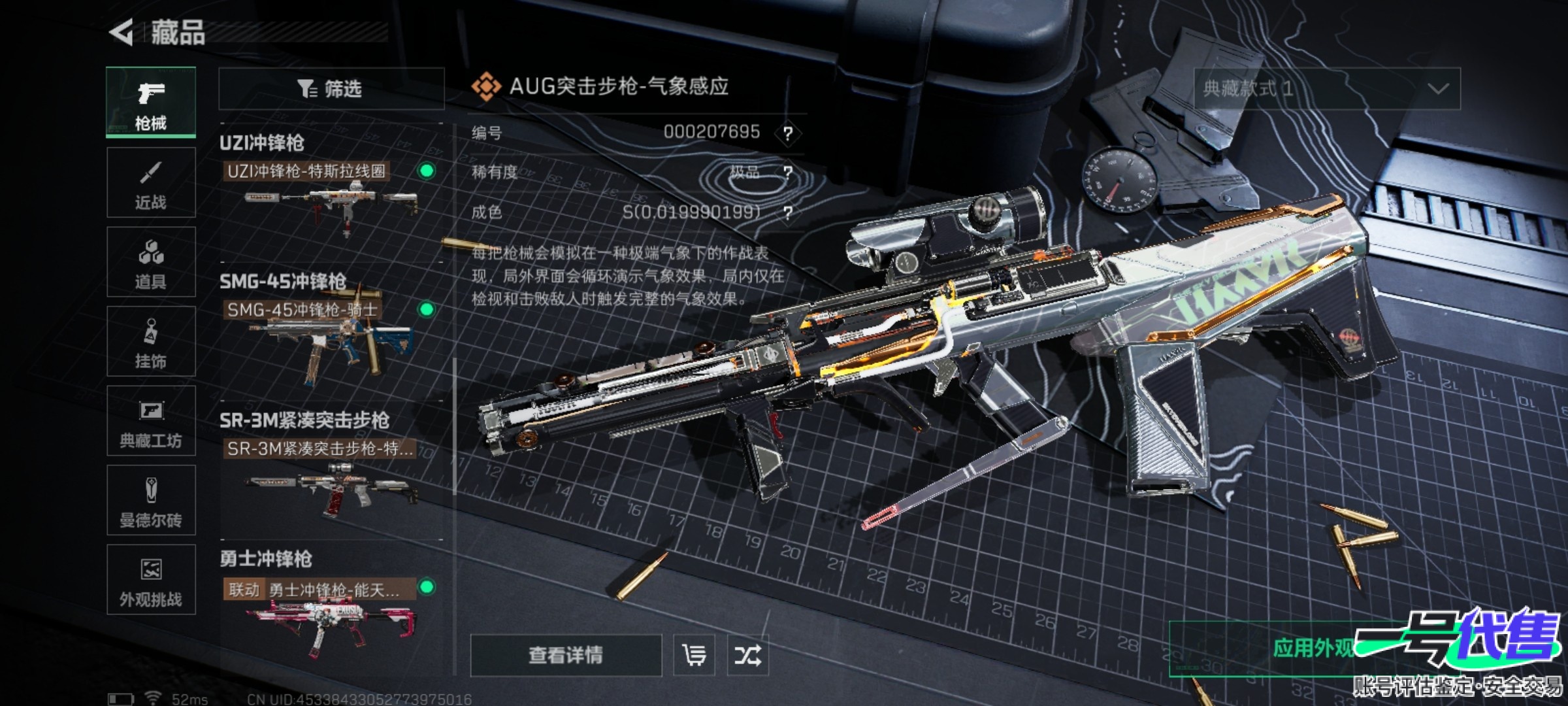This screenshot has width=1568, height=706.
Task: Open the 近战 melee category
Action: pos(151,182)
